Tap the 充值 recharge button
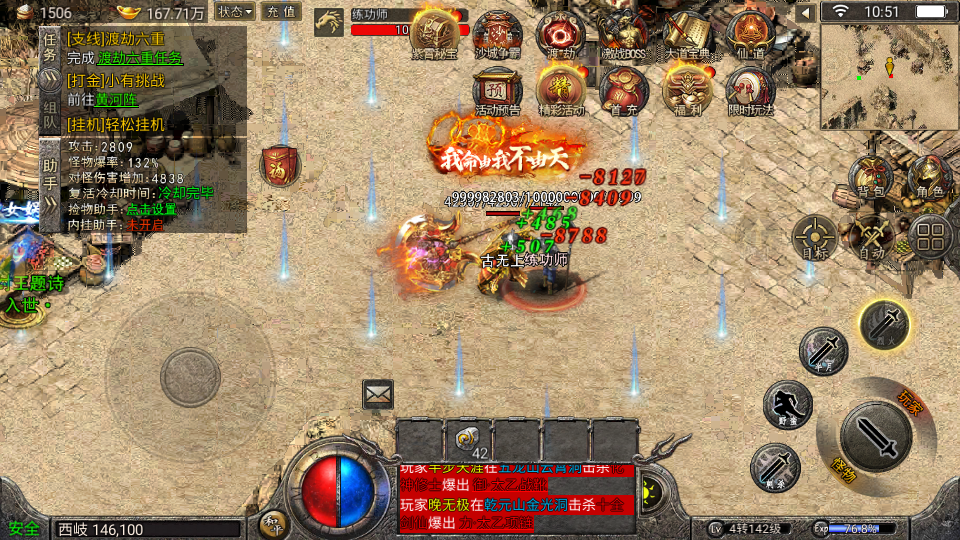Image resolution: width=960 pixels, height=540 pixels. [x=281, y=12]
